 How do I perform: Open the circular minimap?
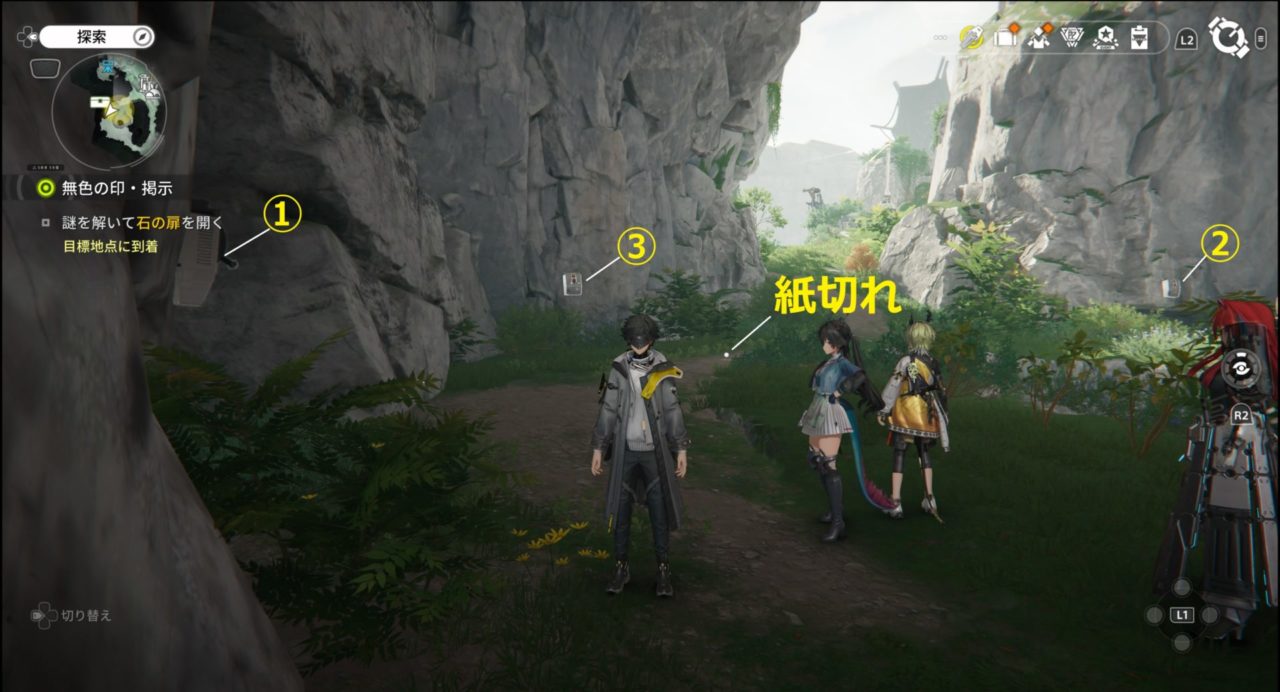tap(109, 108)
